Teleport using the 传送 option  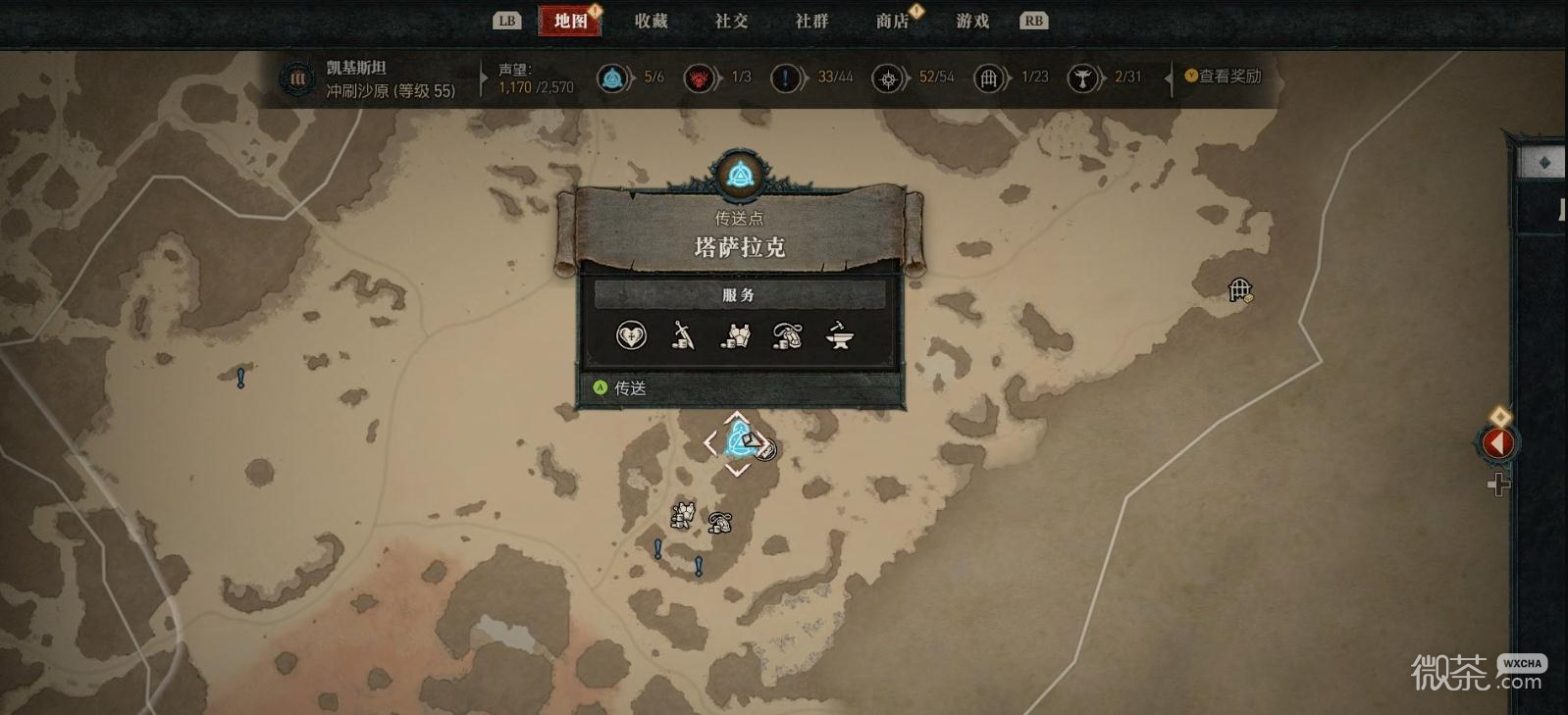point(630,388)
